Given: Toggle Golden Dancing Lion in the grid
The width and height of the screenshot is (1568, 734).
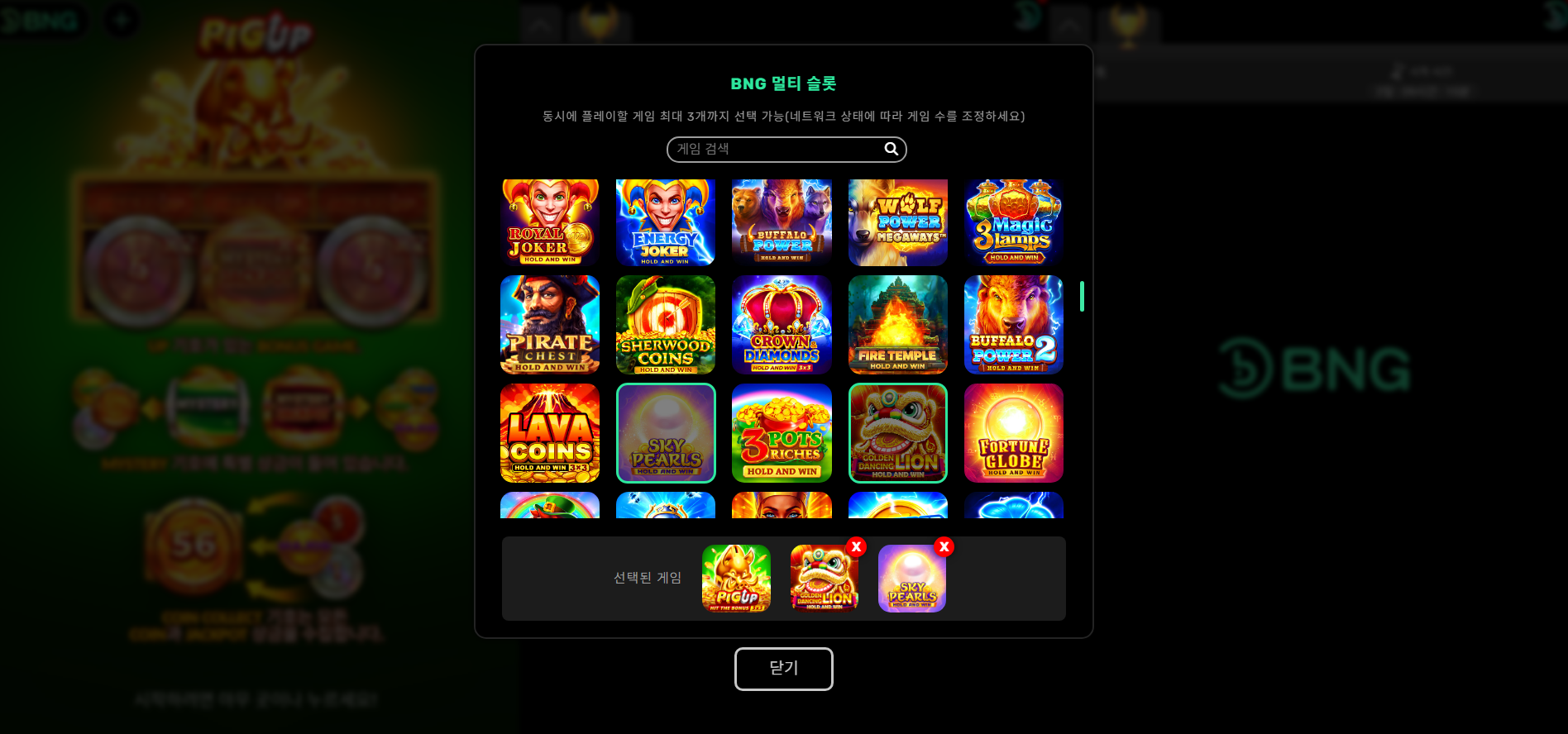Looking at the screenshot, I should coord(897,432).
